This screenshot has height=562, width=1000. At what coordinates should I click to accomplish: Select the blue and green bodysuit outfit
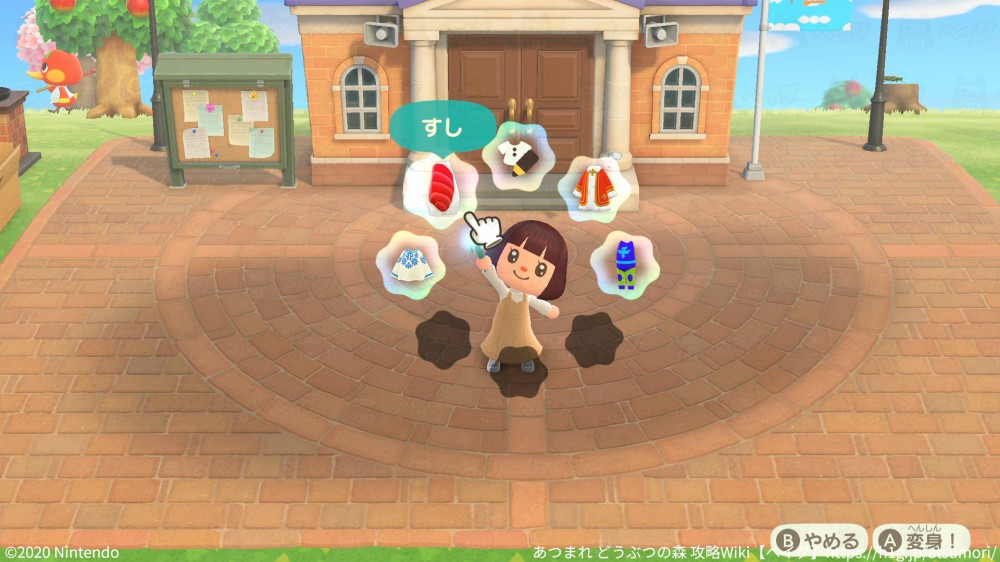click(625, 265)
